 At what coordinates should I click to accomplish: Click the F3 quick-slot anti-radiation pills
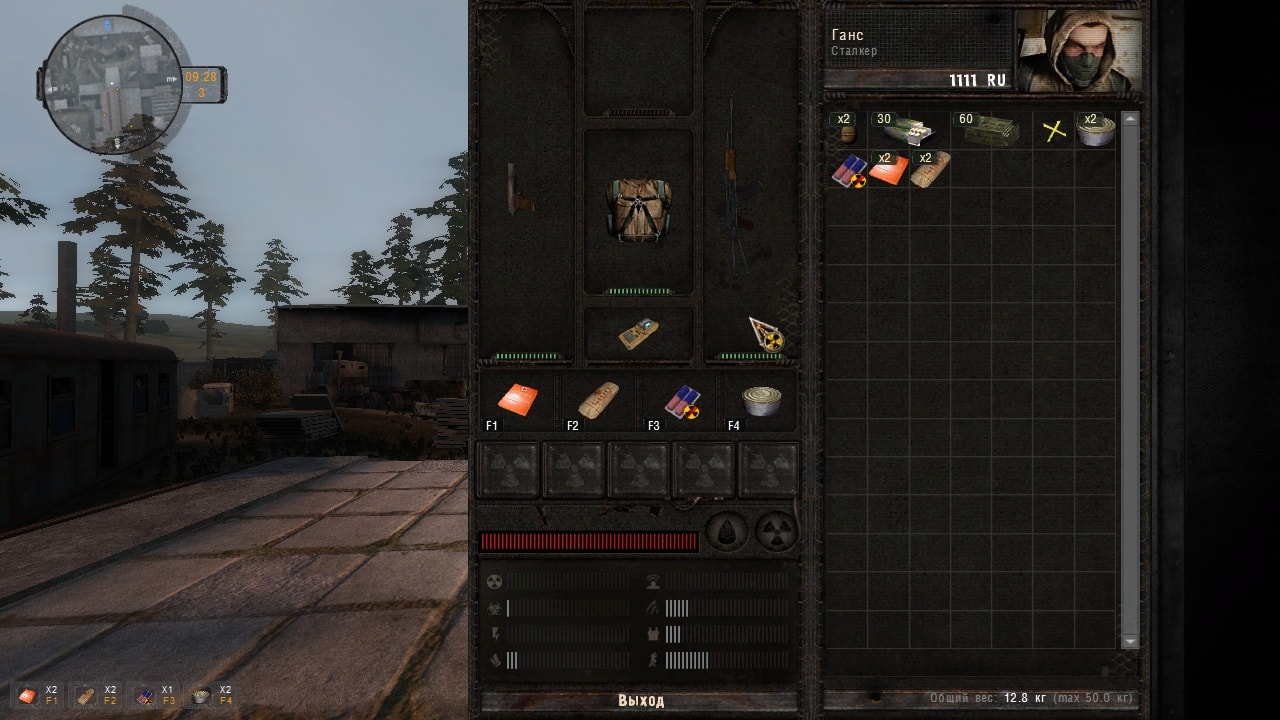680,400
